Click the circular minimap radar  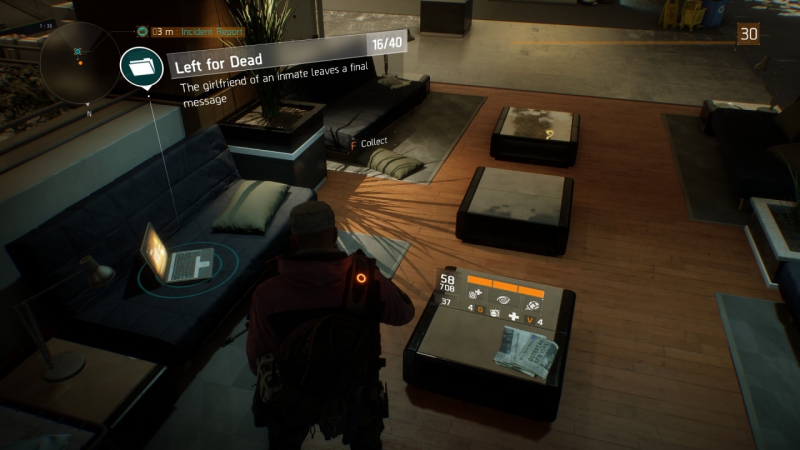click(x=79, y=62)
